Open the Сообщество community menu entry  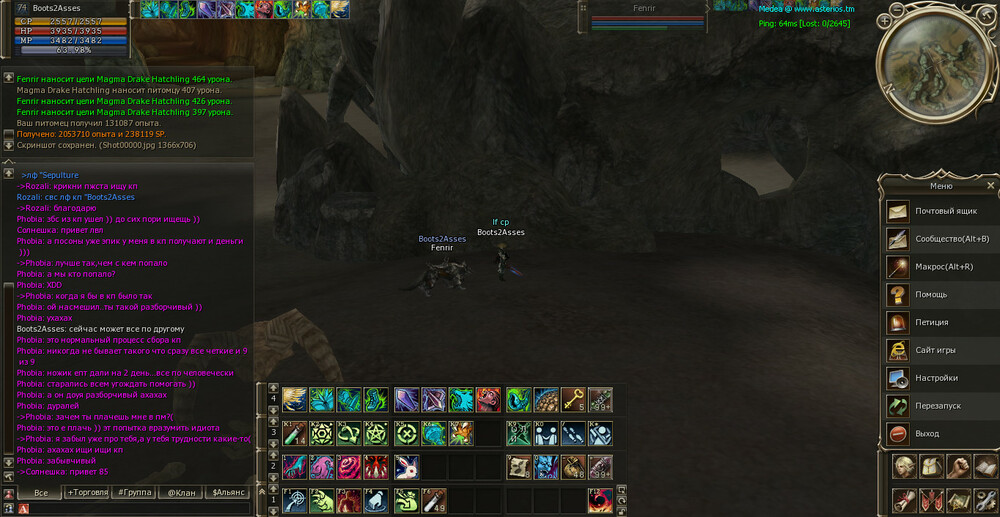pos(938,239)
